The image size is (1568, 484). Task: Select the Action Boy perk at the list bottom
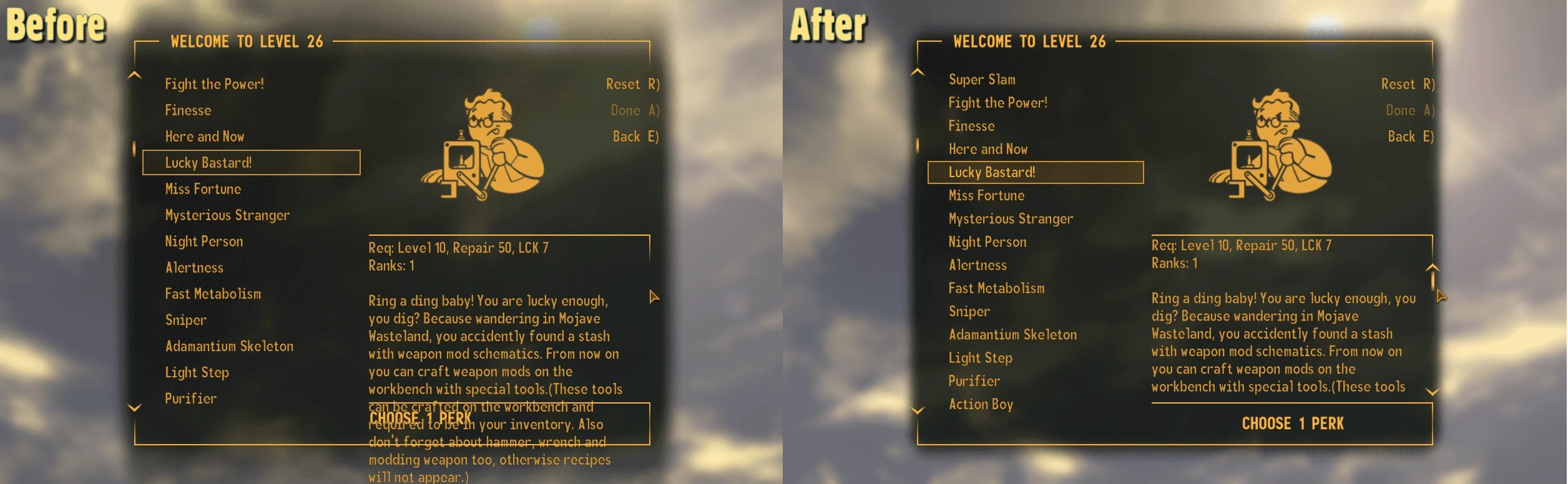(x=980, y=404)
